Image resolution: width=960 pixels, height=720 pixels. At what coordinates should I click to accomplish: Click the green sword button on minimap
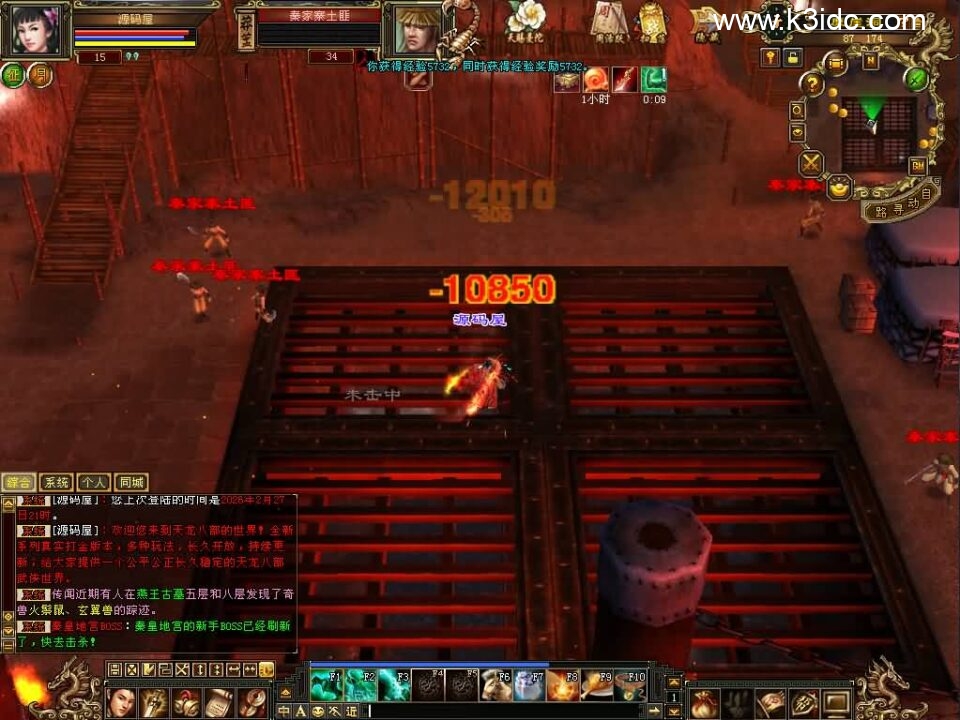coord(918,78)
